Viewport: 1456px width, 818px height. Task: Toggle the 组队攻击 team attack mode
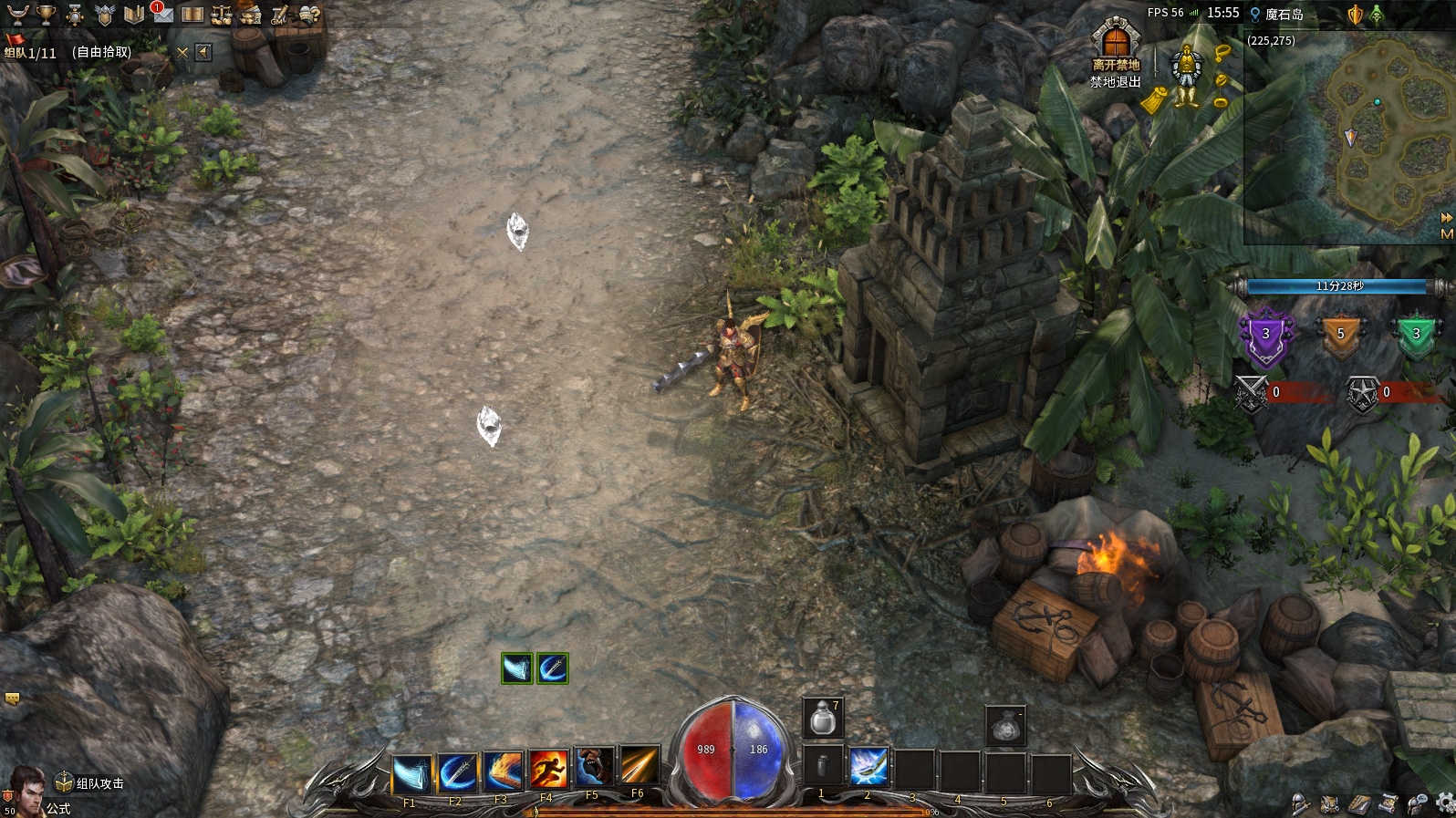coord(89,783)
